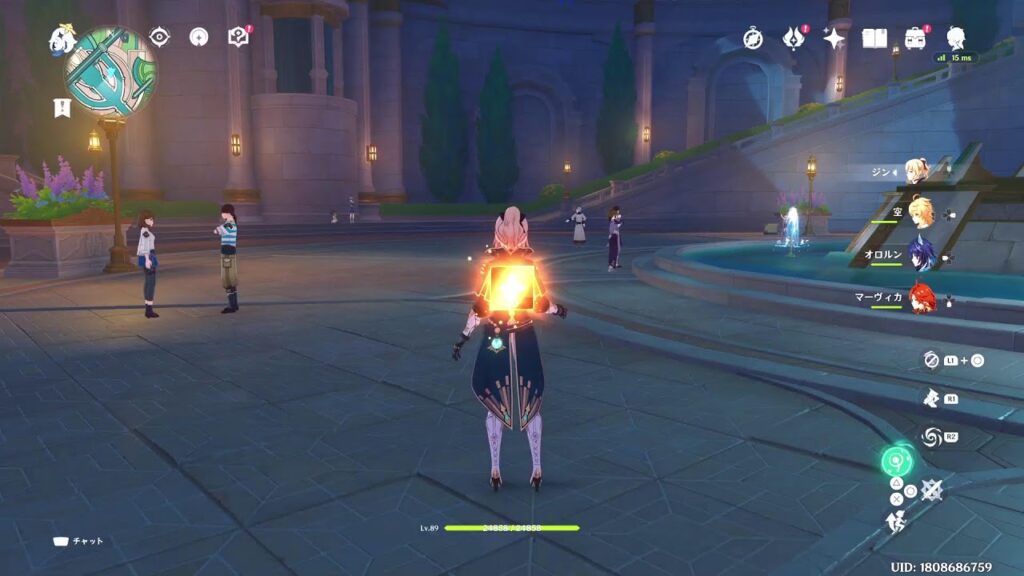Open the battle pass winged icon

pos(794,39)
